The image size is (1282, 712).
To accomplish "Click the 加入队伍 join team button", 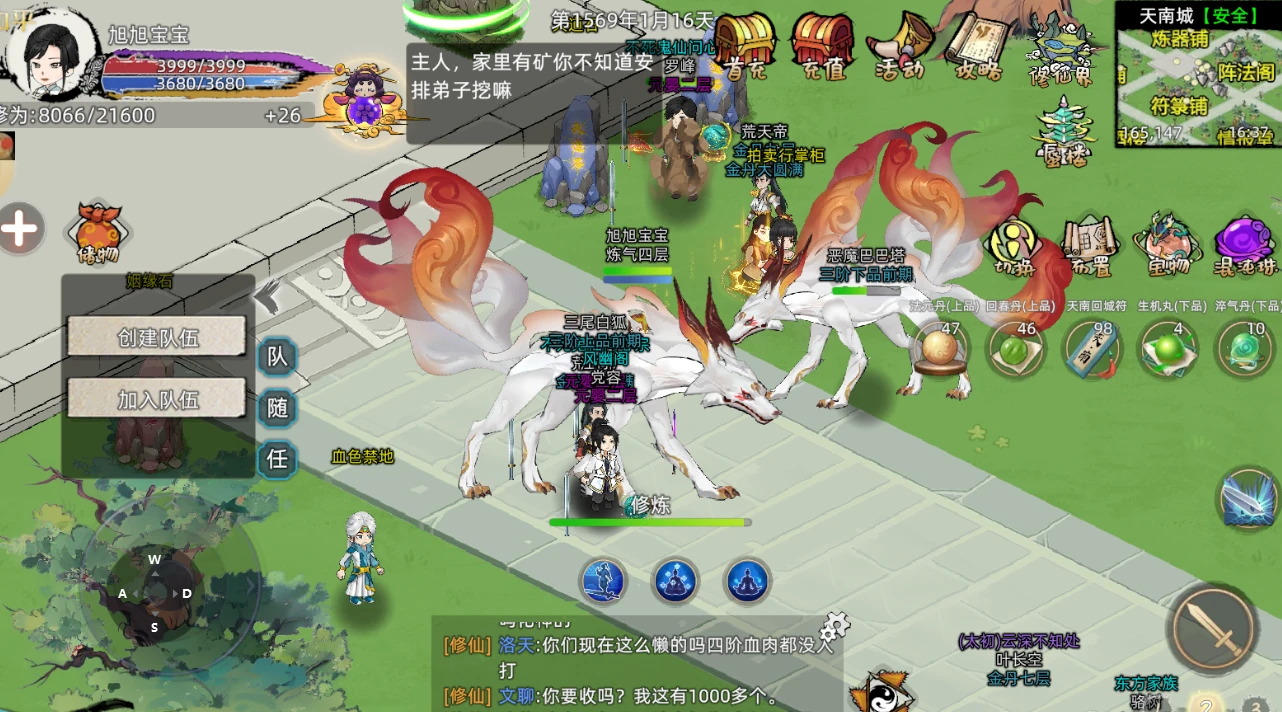I will pos(157,399).
